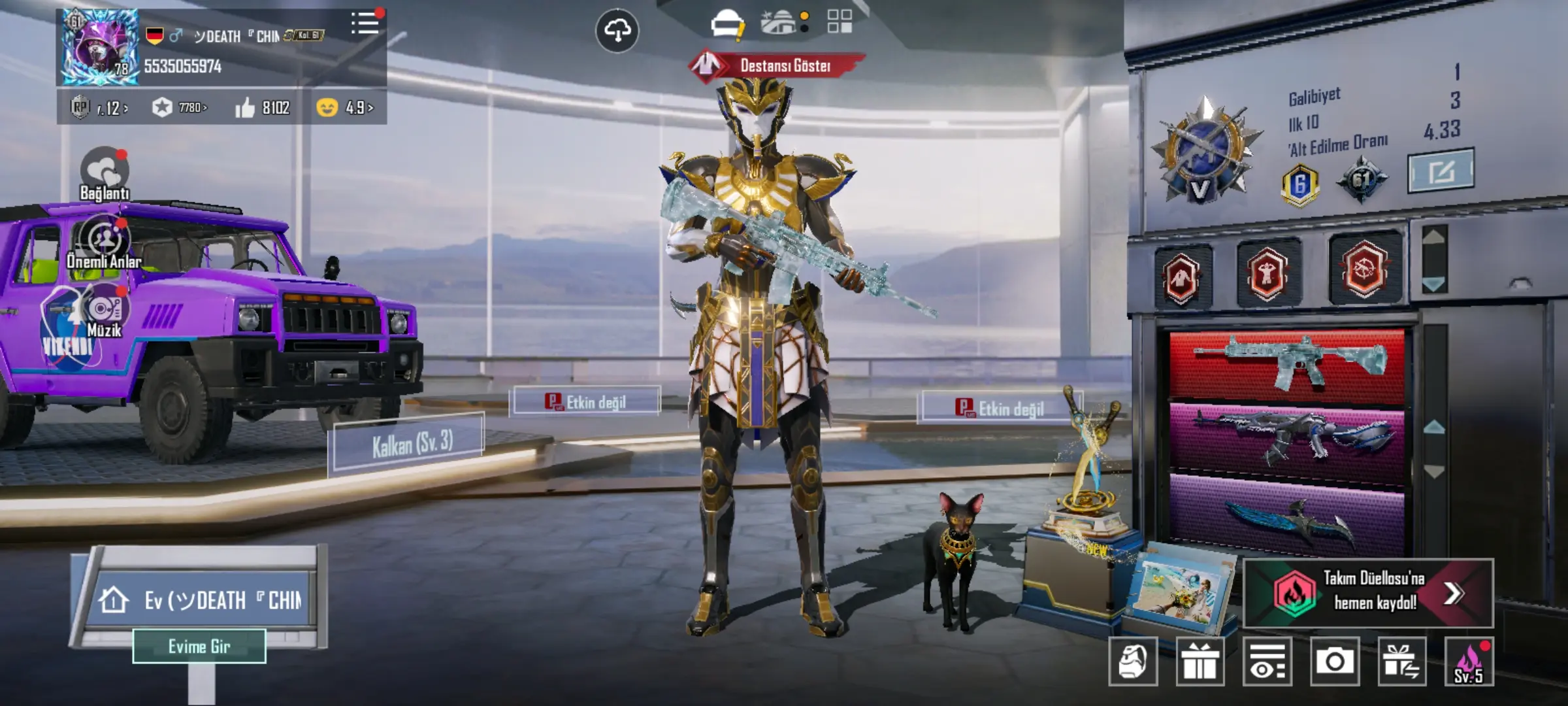Click the Evime Gir button

coord(199,647)
